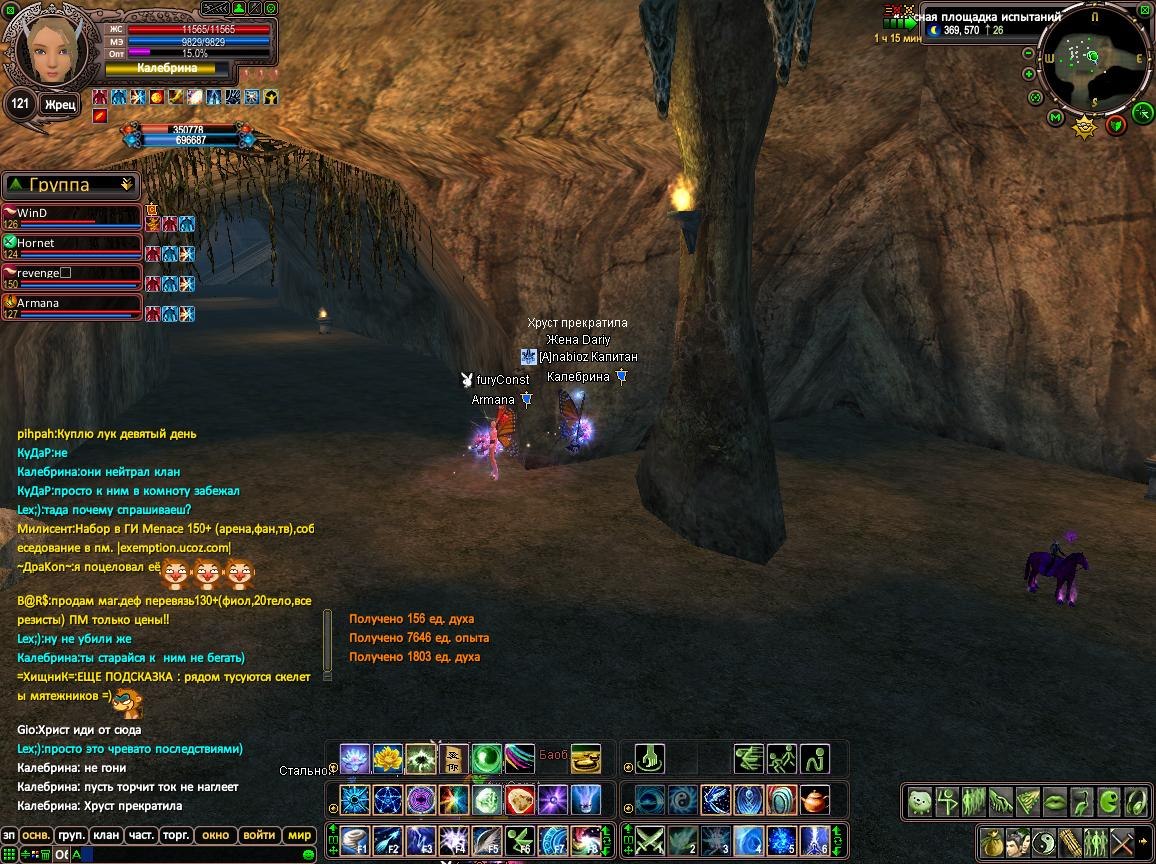
Task: Activate the crossed swords attack skill
Action: 651,840
